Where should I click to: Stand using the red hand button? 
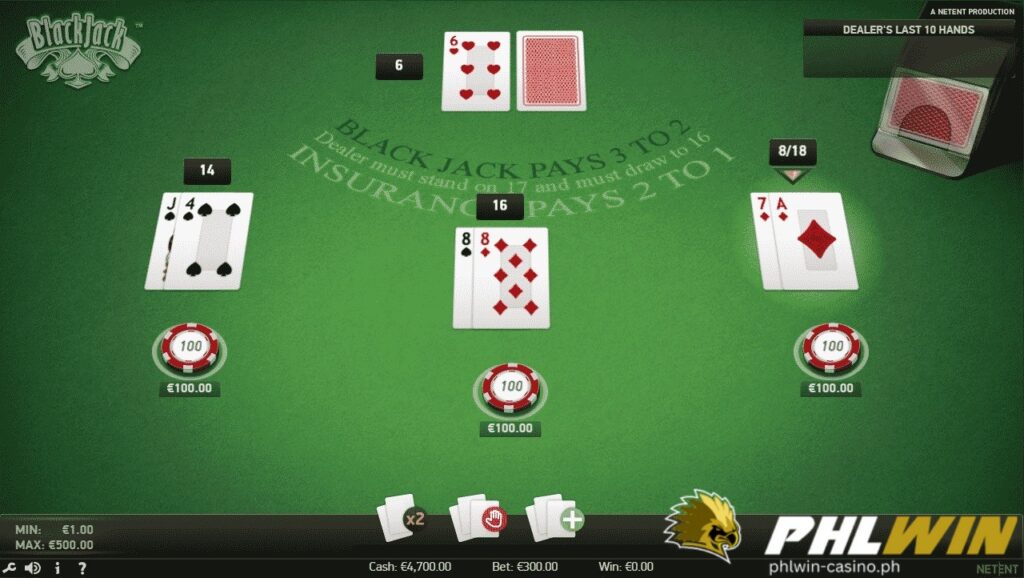(x=479, y=518)
